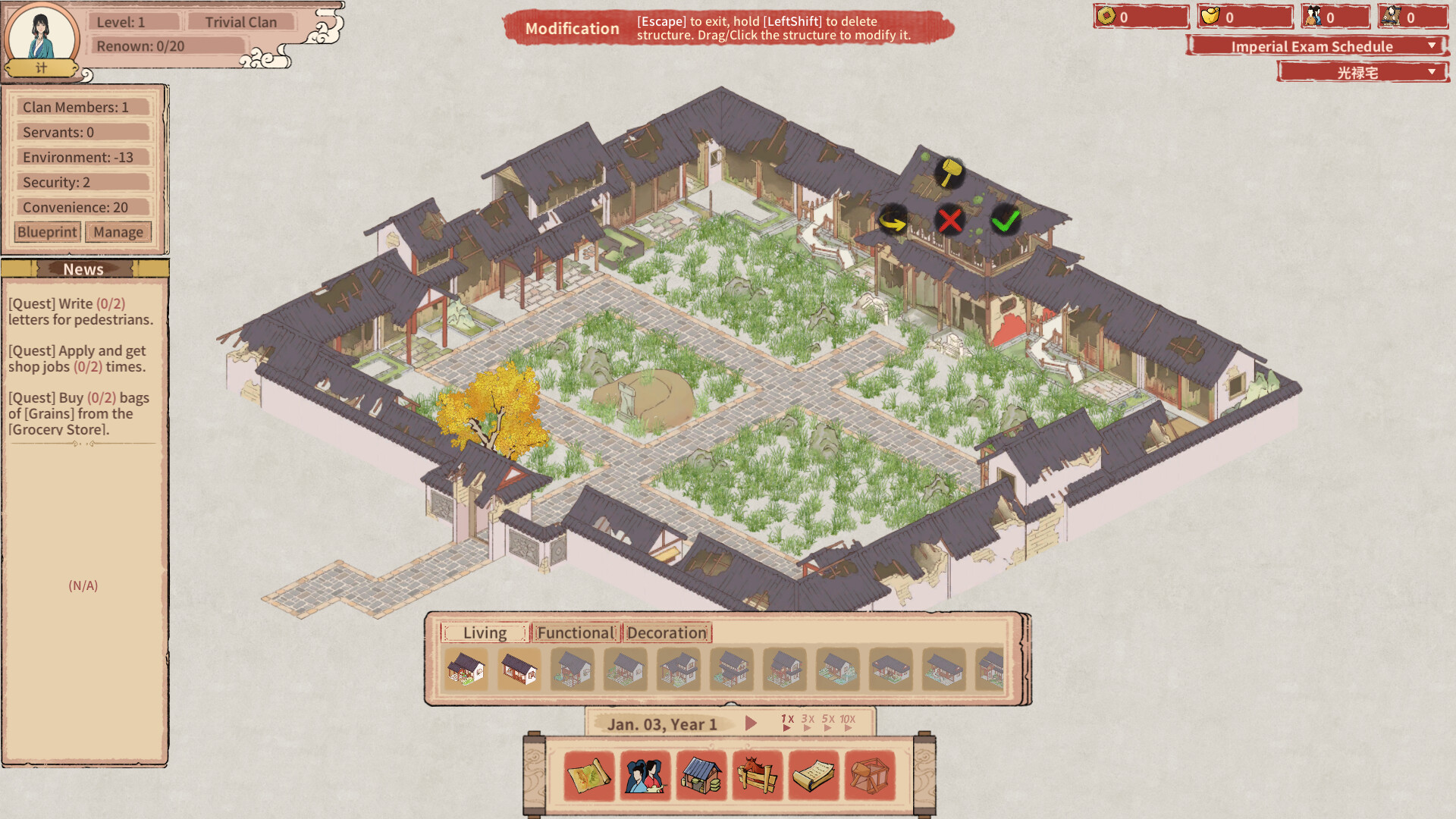The width and height of the screenshot is (1456, 819).
Task: Resume time with the large play arrow
Action: point(751,723)
